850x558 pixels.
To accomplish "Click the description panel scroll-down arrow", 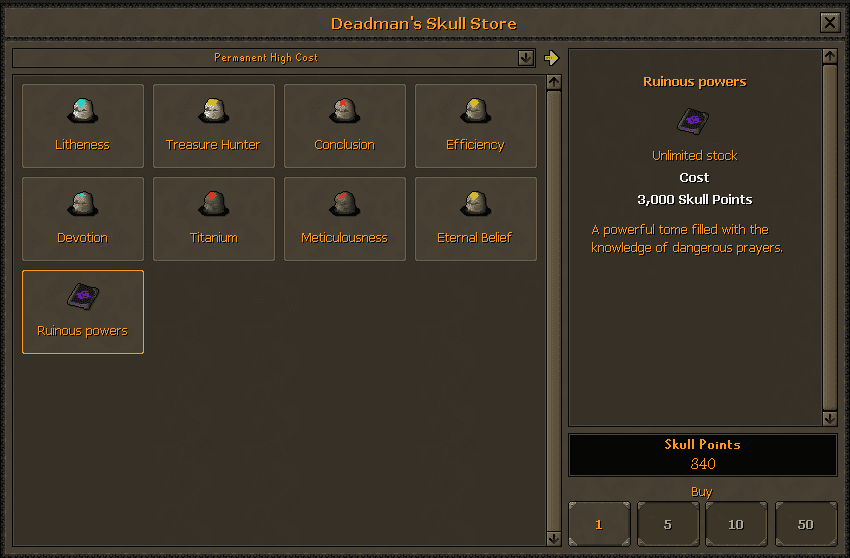I will pos(829,418).
